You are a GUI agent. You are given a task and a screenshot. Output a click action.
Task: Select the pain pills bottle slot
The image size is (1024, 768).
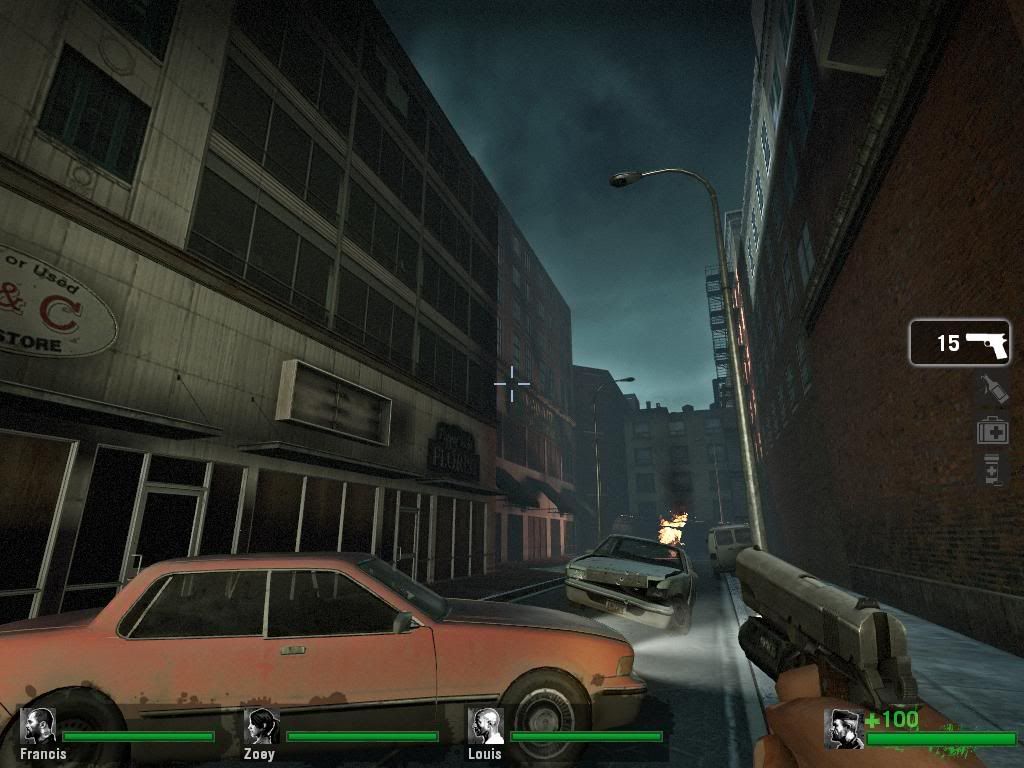click(x=992, y=468)
